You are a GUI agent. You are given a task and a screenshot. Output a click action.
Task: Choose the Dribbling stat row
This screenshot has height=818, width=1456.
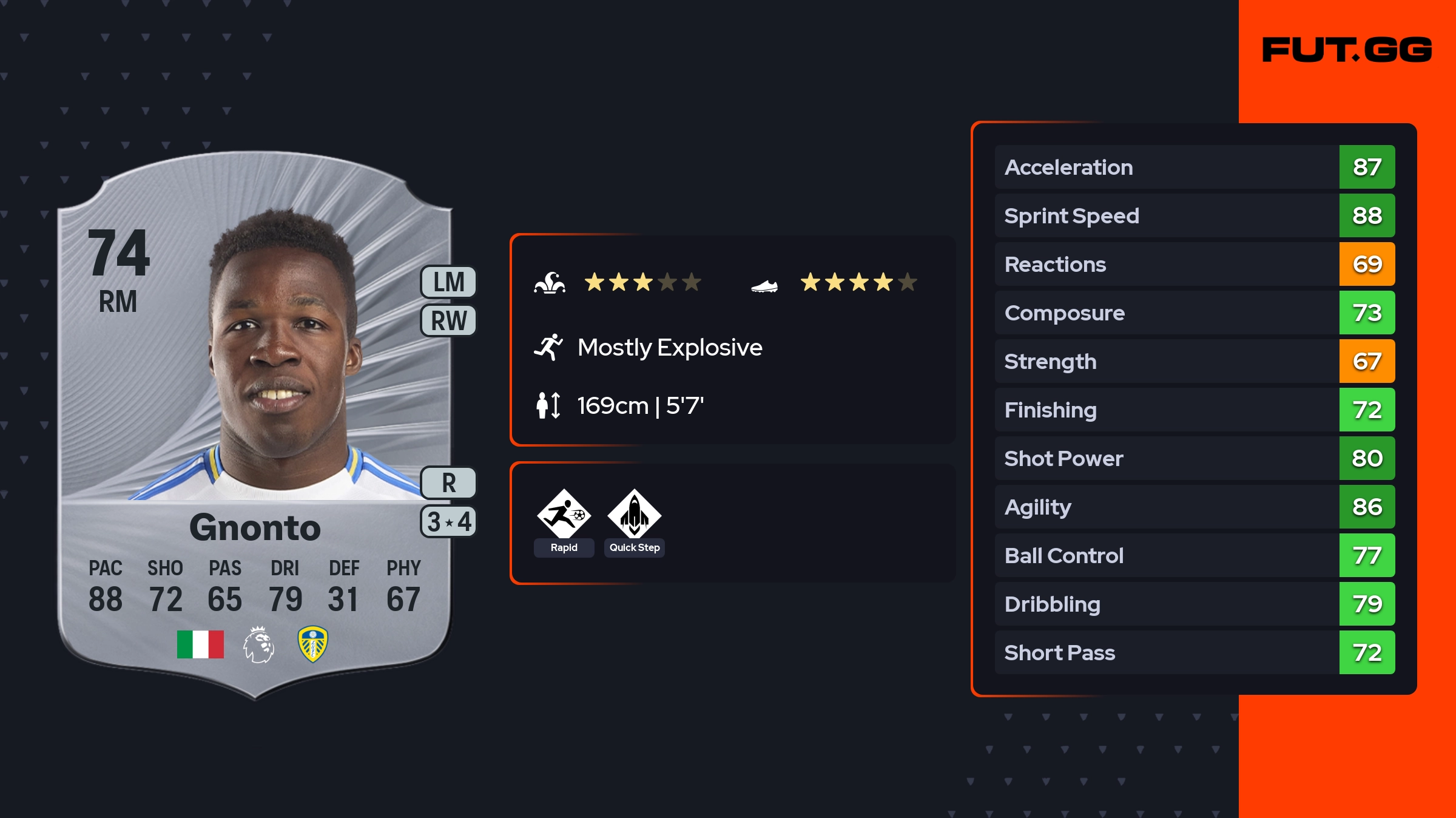1194,604
